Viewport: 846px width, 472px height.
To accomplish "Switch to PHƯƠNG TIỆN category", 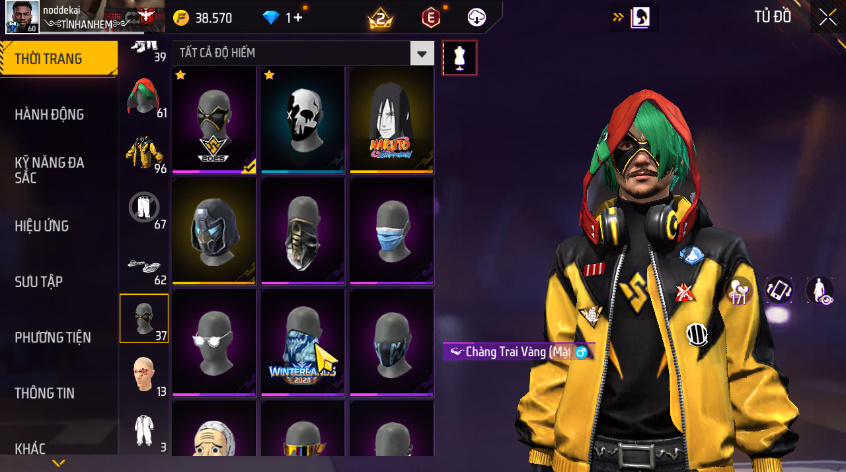I will [52, 337].
